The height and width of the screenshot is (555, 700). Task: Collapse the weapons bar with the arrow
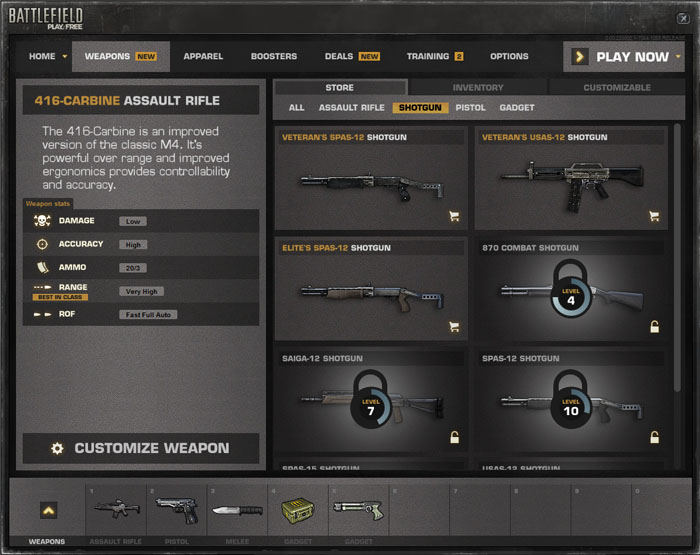tap(48, 510)
